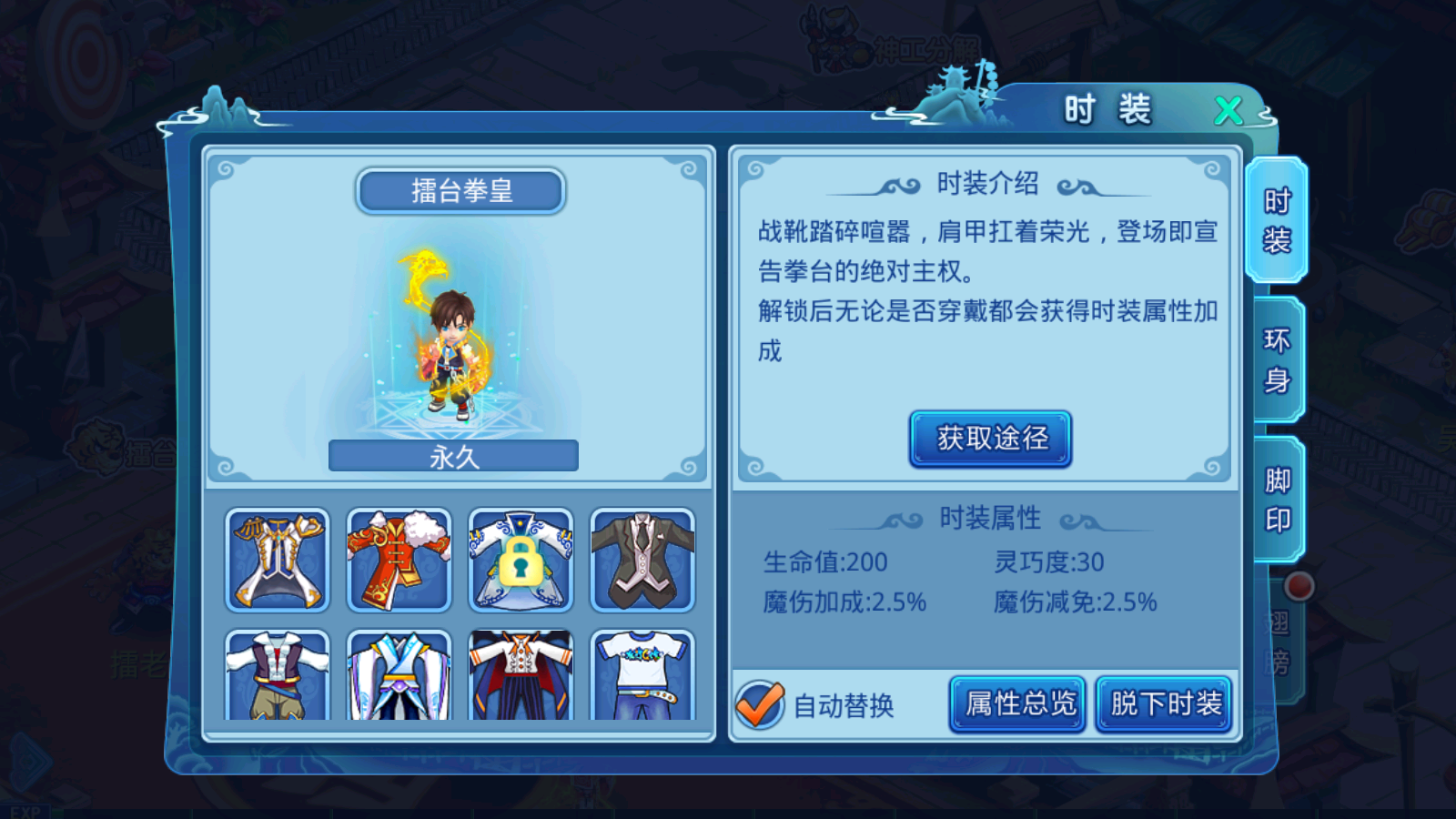This screenshot has width=1456, height=819.
Task: Click the 永久 duration label
Action: click(453, 456)
